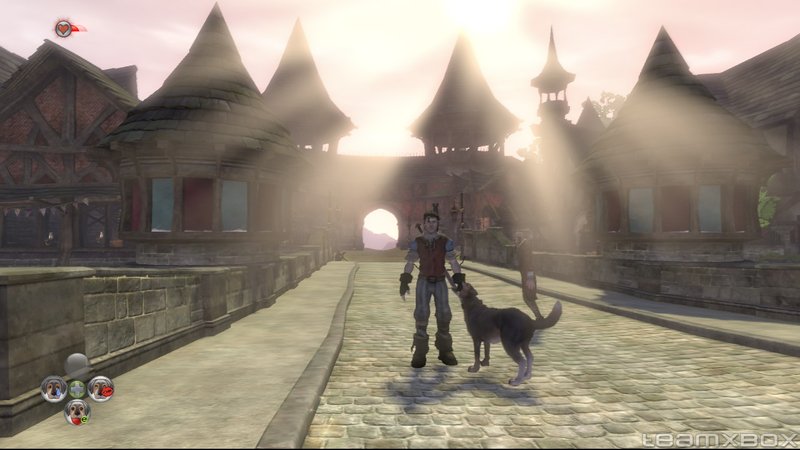Viewport: 800px width, 450px height.
Task: Select the dog icon with blue teardrop
Action: click(x=53, y=388)
